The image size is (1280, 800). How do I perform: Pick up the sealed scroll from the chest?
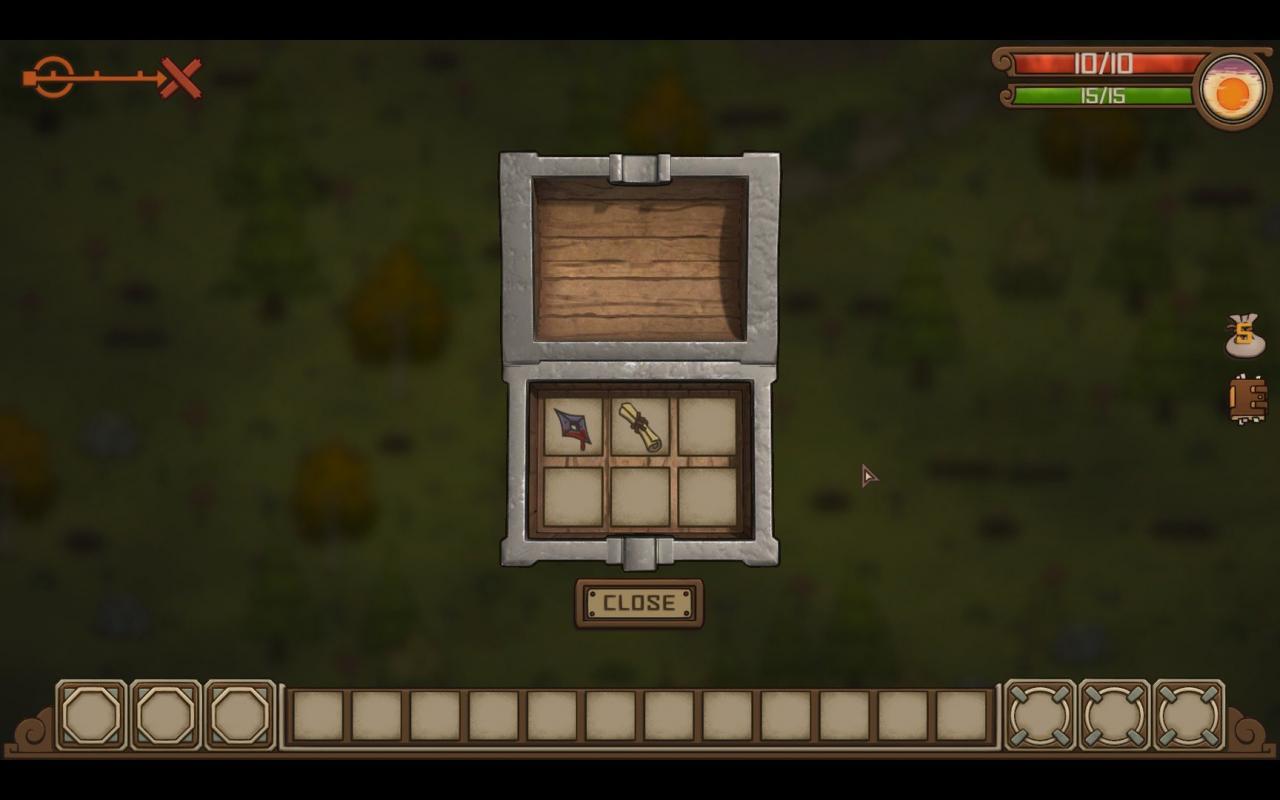click(x=641, y=425)
